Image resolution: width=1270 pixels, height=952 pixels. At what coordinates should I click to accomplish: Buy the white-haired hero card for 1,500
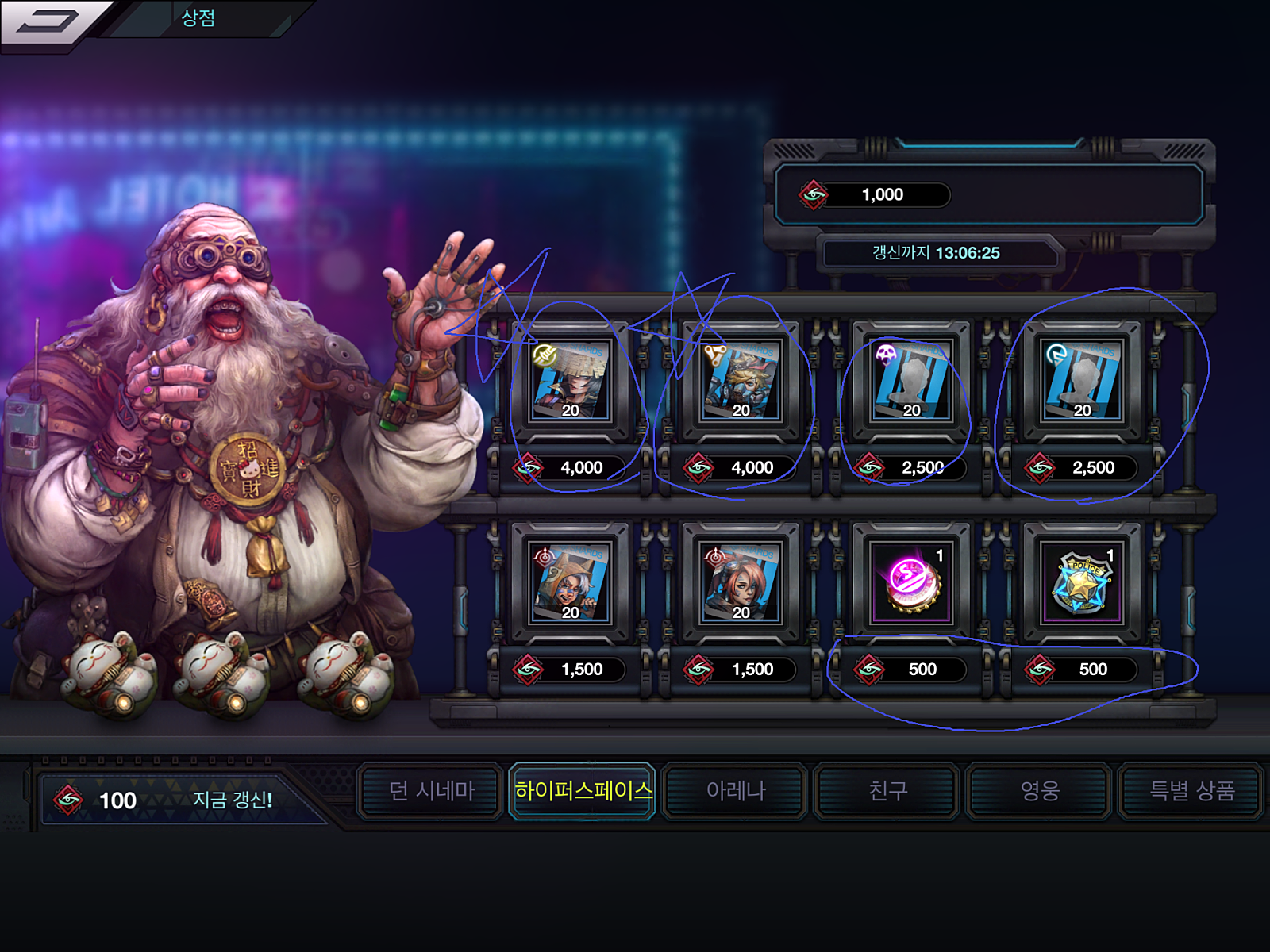[x=570, y=583]
